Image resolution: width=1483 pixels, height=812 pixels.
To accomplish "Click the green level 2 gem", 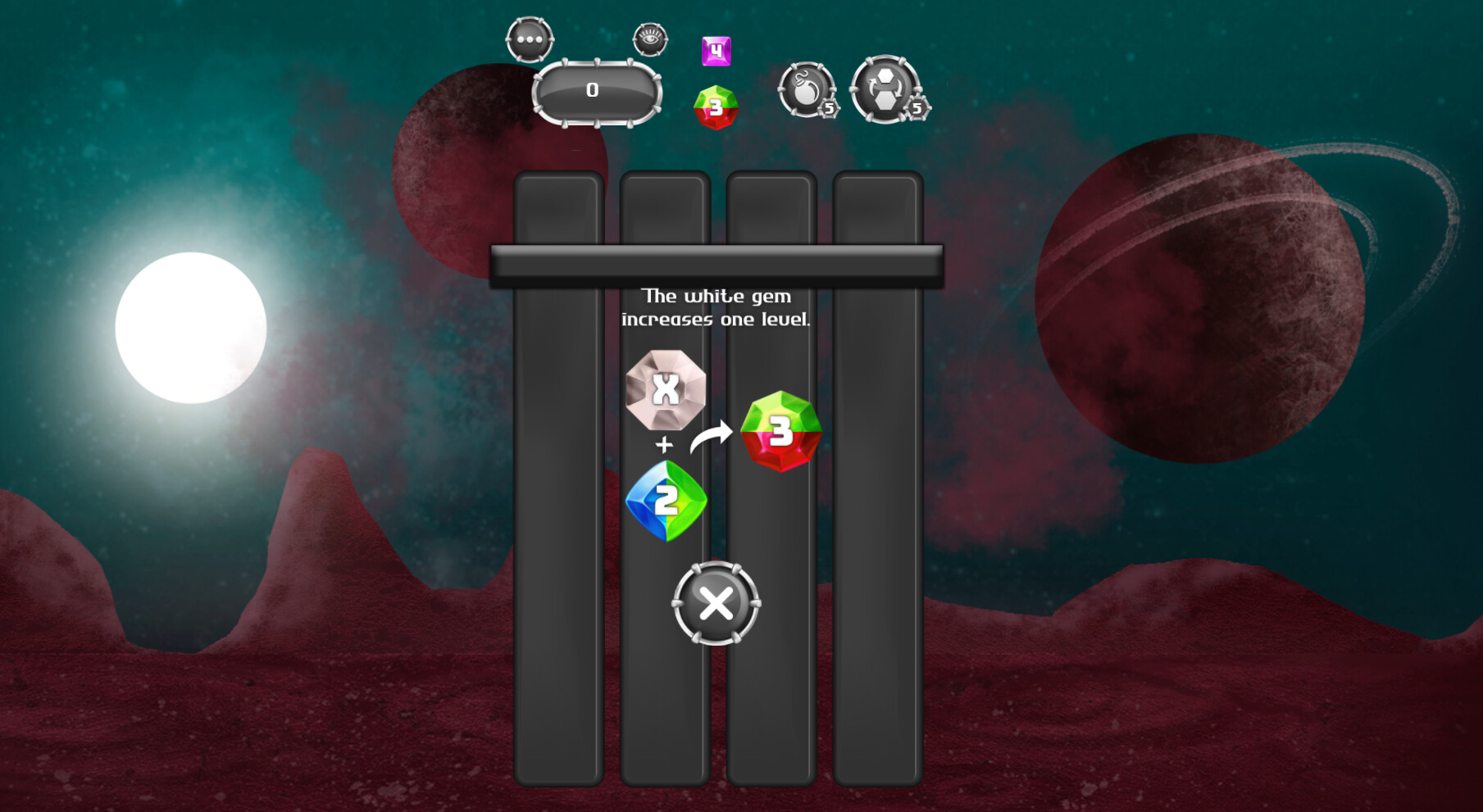I will (664, 501).
